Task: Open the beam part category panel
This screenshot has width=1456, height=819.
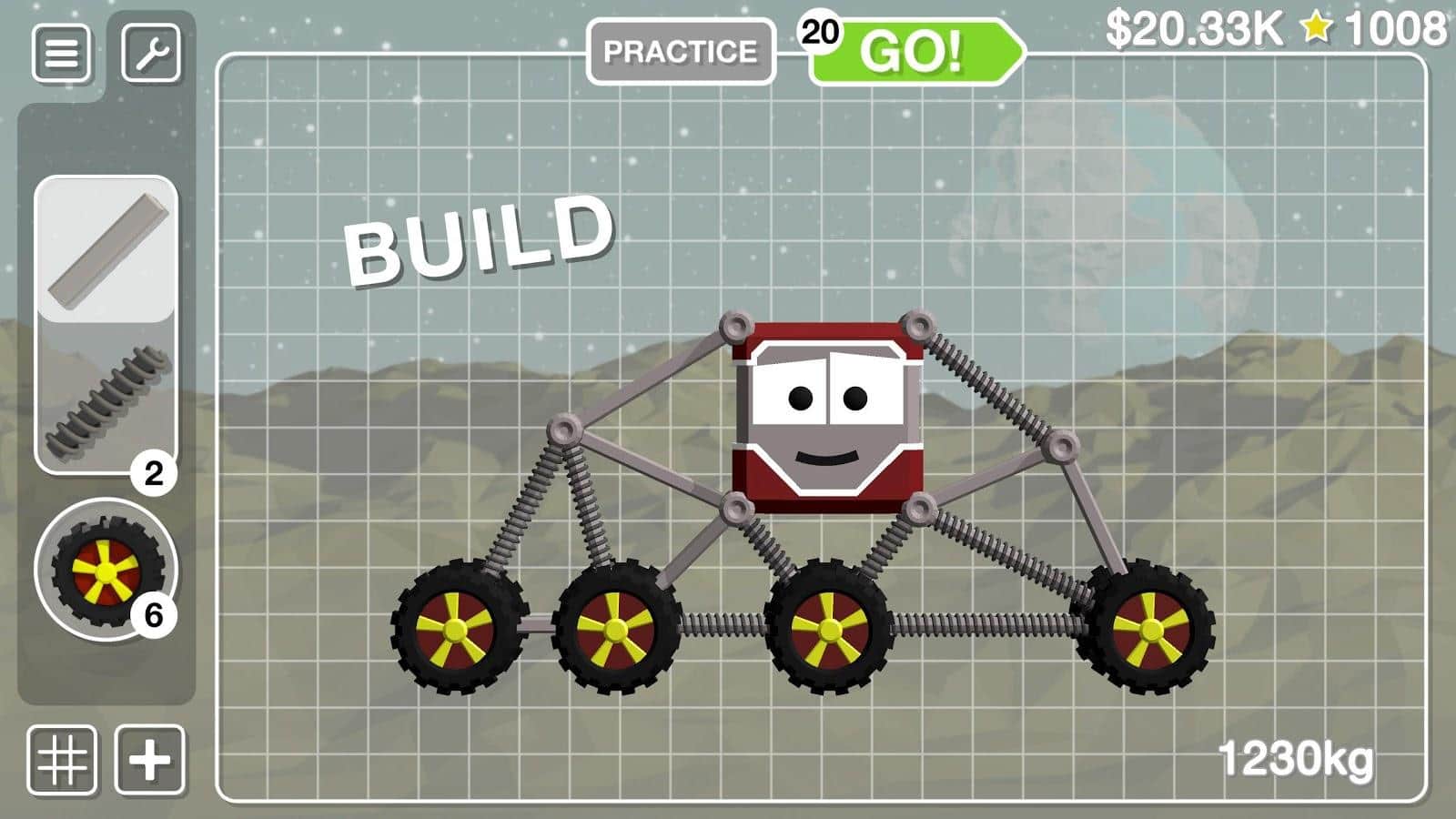Action: [x=105, y=246]
